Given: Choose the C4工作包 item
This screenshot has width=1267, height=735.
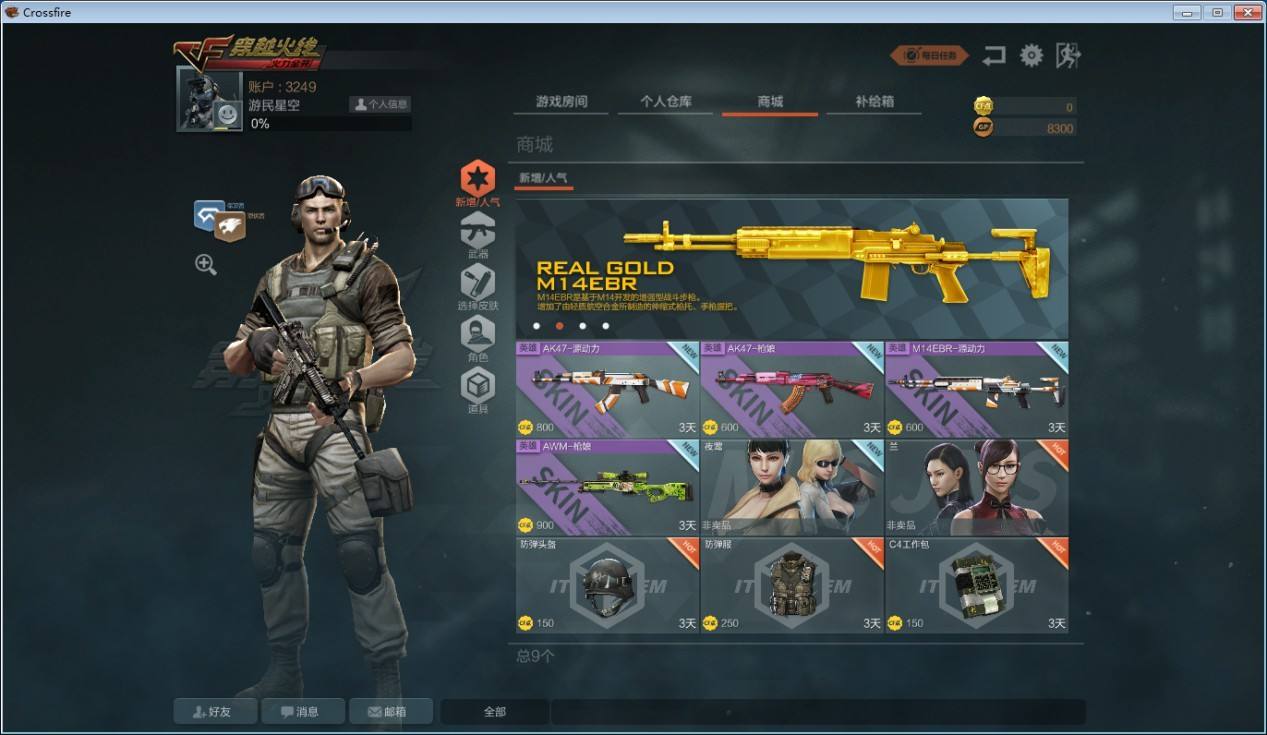Looking at the screenshot, I should click(x=976, y=585).
